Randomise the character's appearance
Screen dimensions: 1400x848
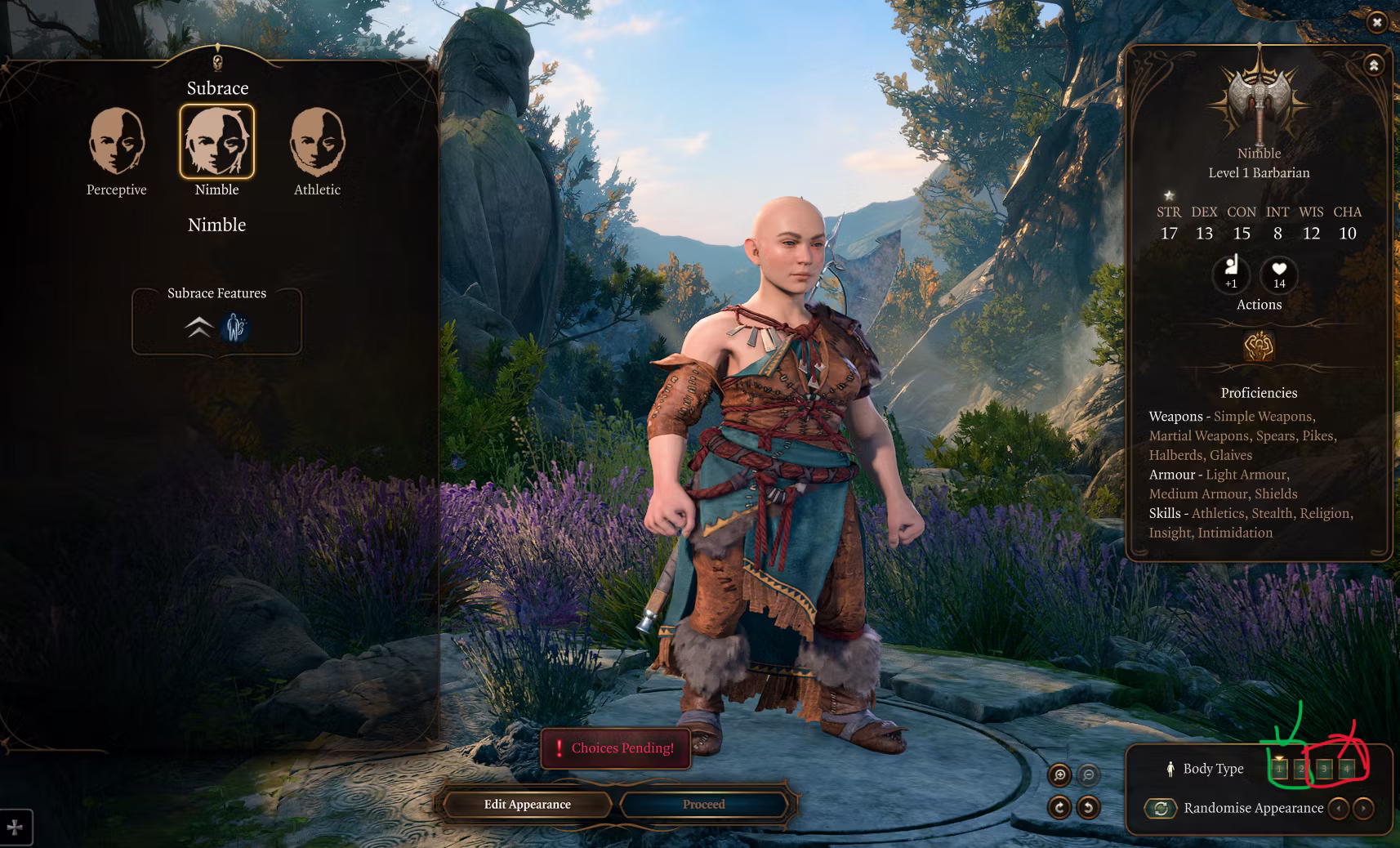click(x=1161, y=809)
